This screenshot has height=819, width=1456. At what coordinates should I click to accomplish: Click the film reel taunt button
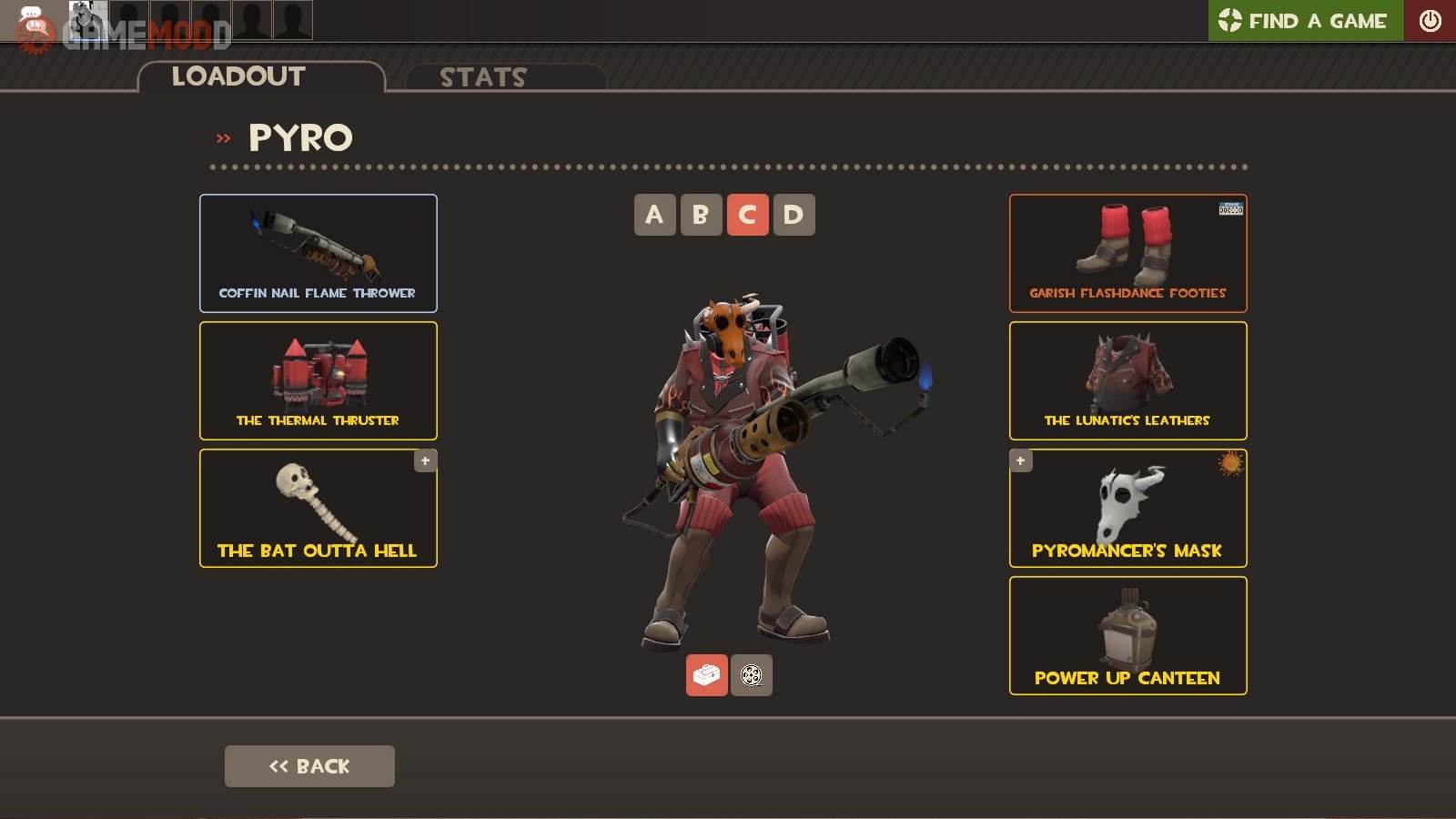751,675
